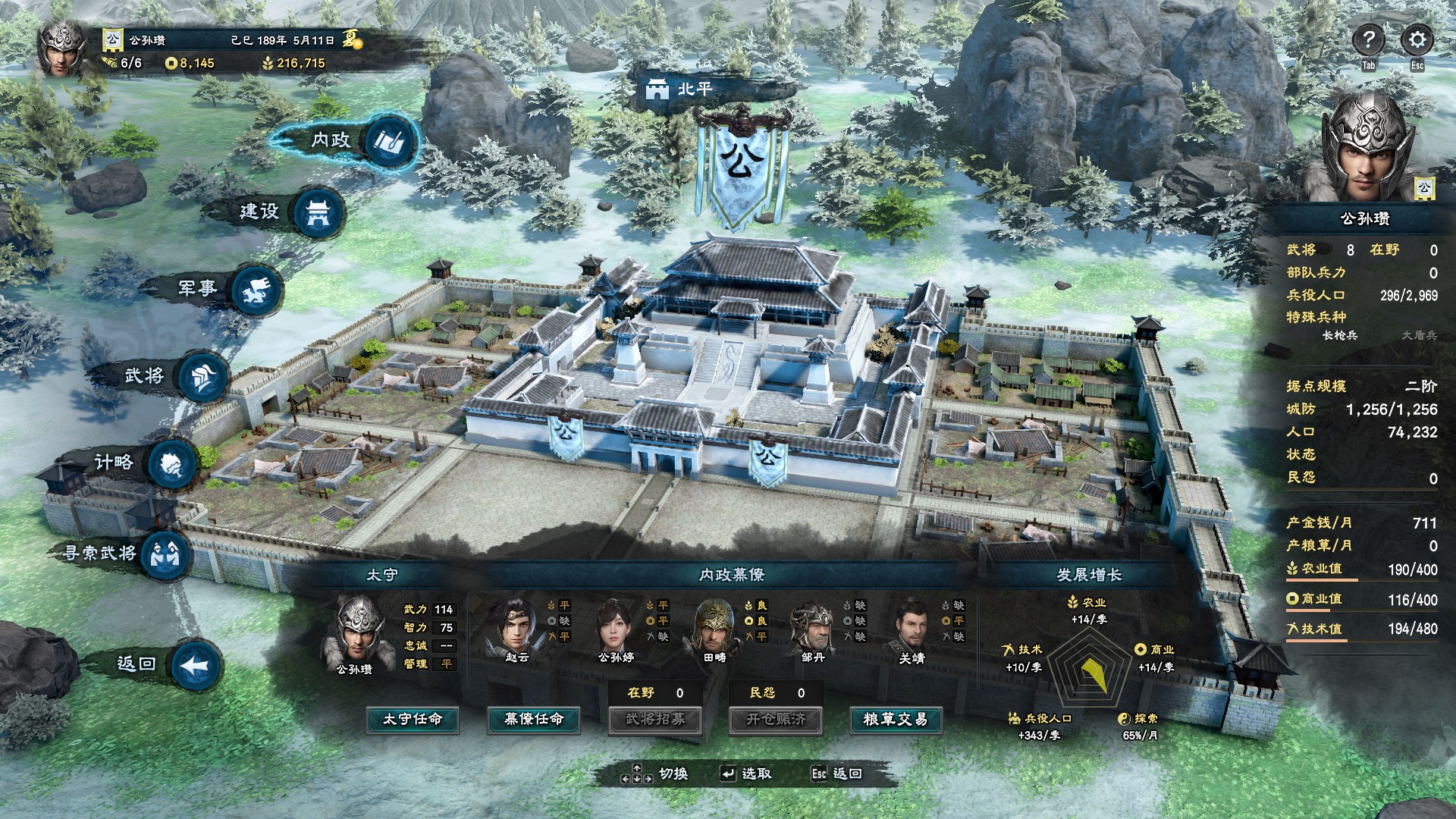1456x819 pixels.
Task: Open the 计略 stratagem menu
Action: tap(172, 463)
